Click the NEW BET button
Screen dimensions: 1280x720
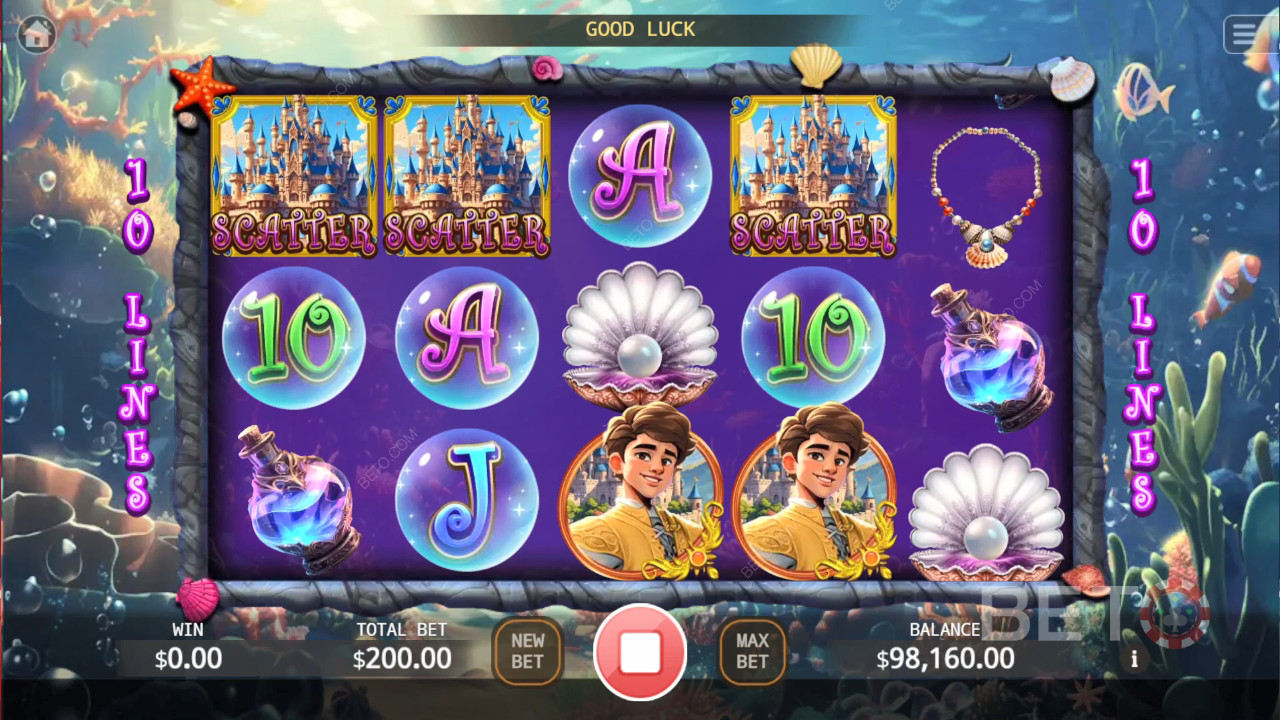tap(527, 651)
